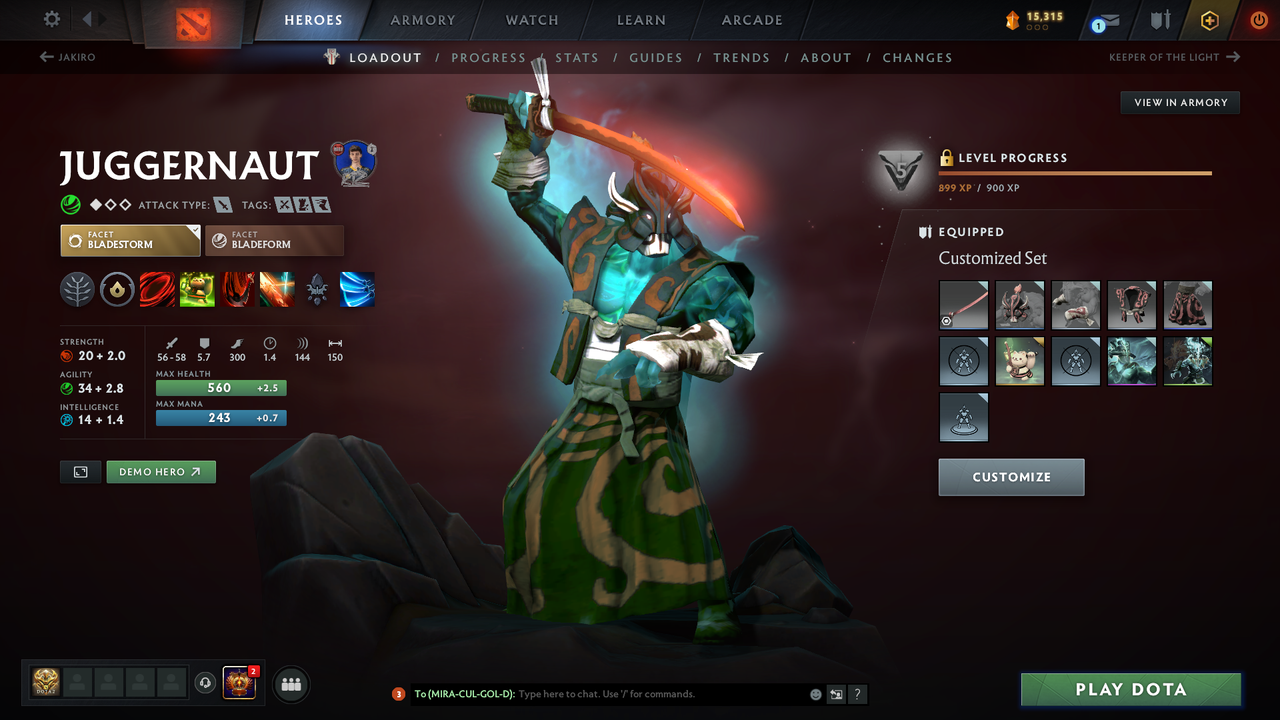Switch to the Bladeform facet
1280x720 pixels.
(x=274, y=240)
